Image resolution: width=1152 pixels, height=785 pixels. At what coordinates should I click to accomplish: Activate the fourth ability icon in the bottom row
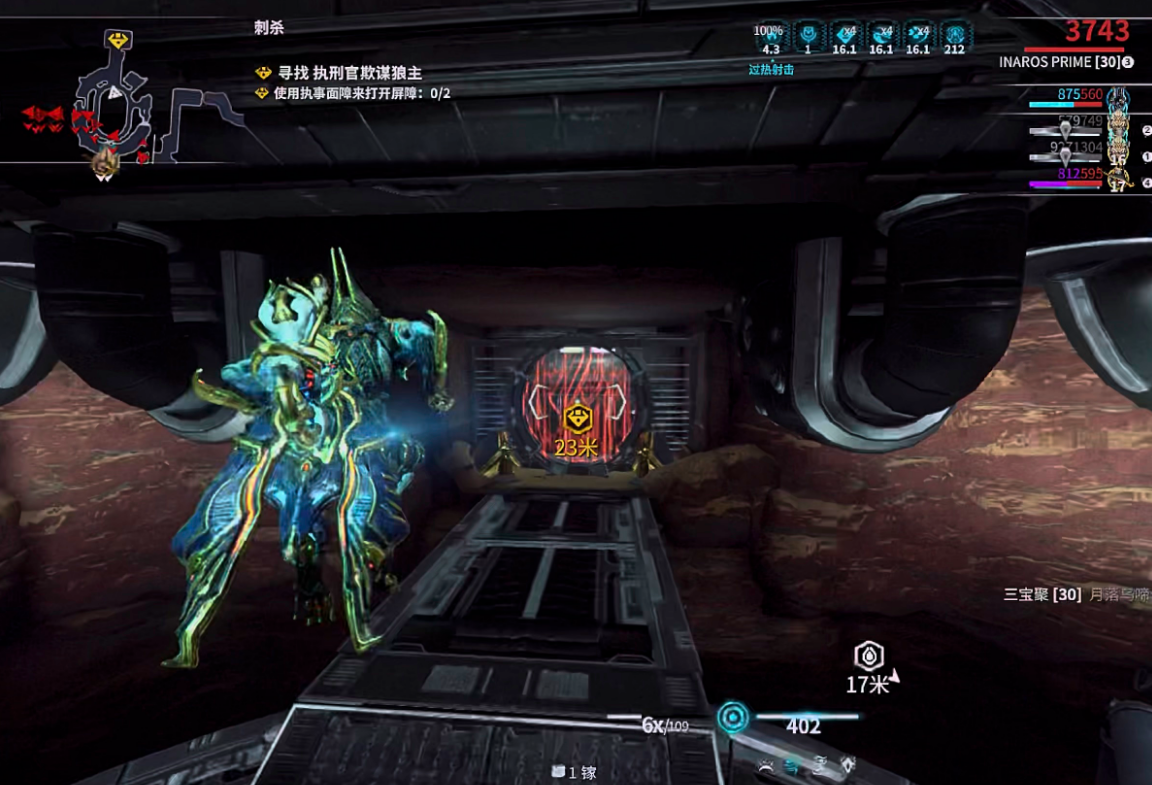click(x=848, y=766)
